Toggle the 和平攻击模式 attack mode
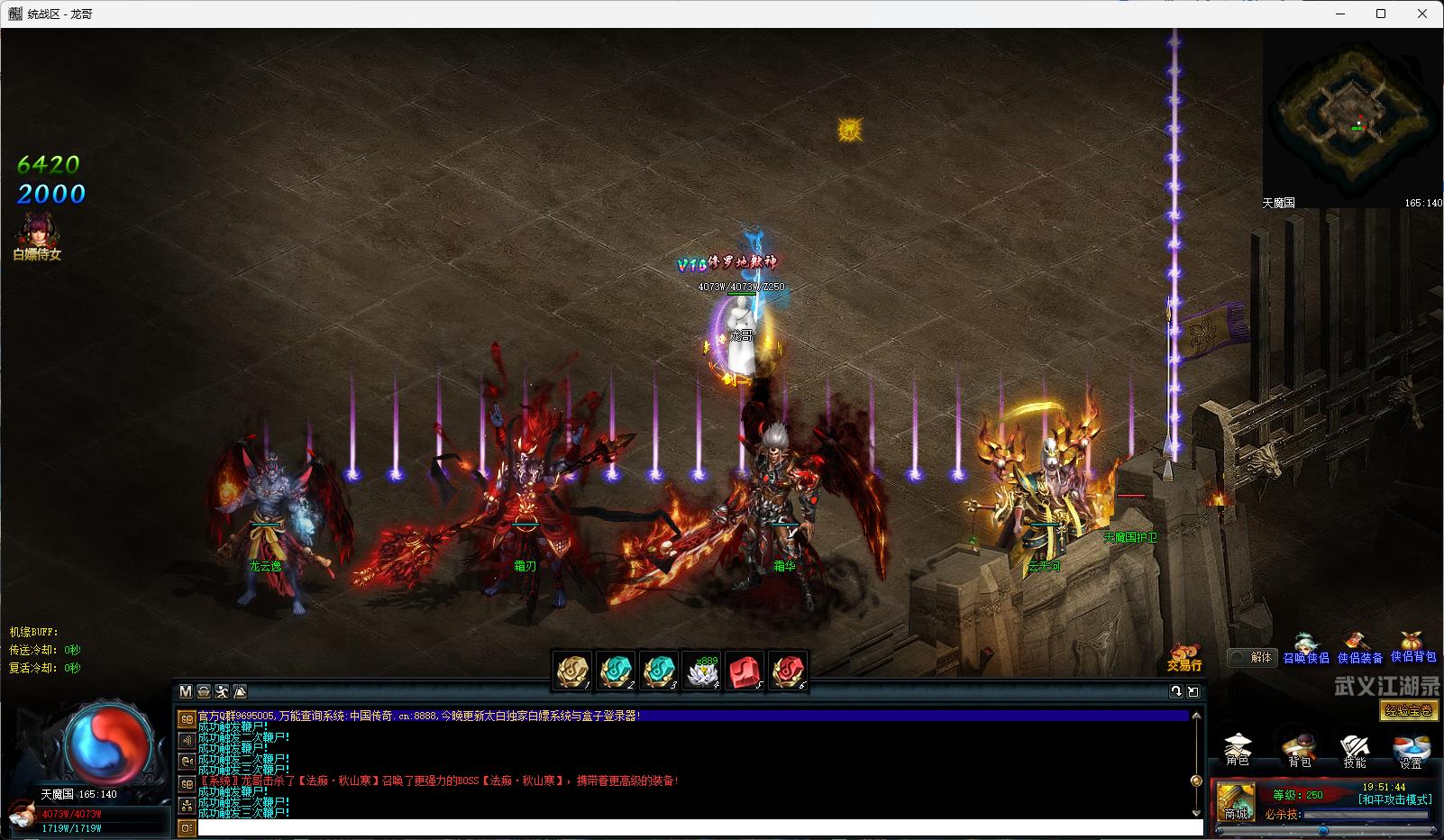Image resolution: width=1444 pixels, height=840 pixels. (1394, 799)
